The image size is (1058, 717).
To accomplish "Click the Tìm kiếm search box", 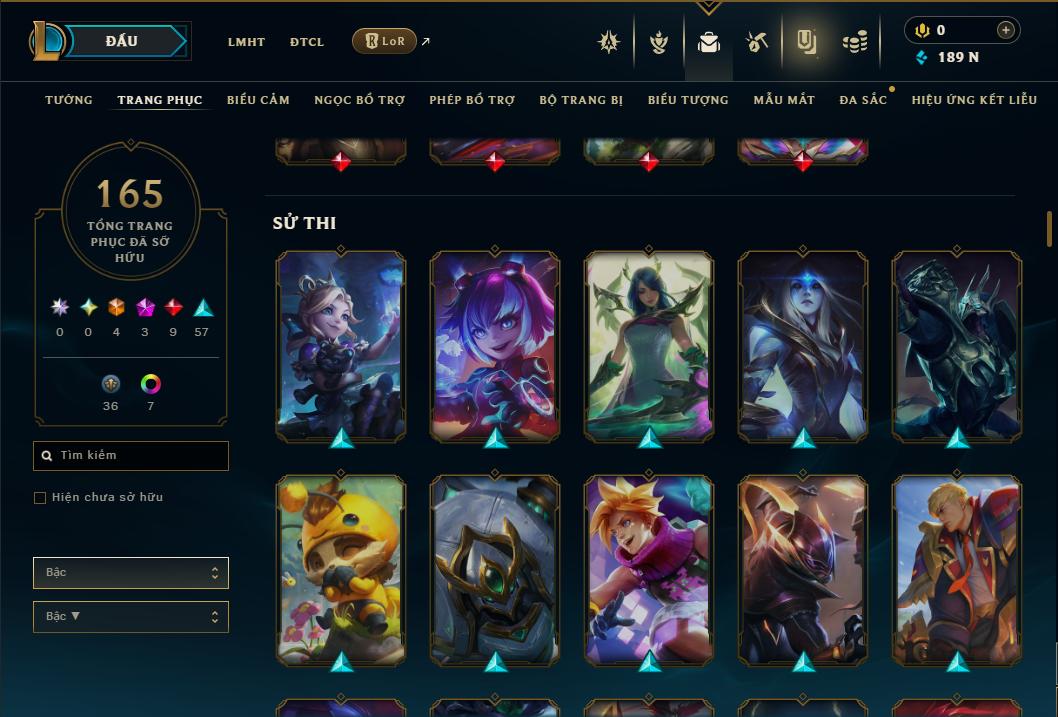I will pyautogui.click(x=131, y=456).
